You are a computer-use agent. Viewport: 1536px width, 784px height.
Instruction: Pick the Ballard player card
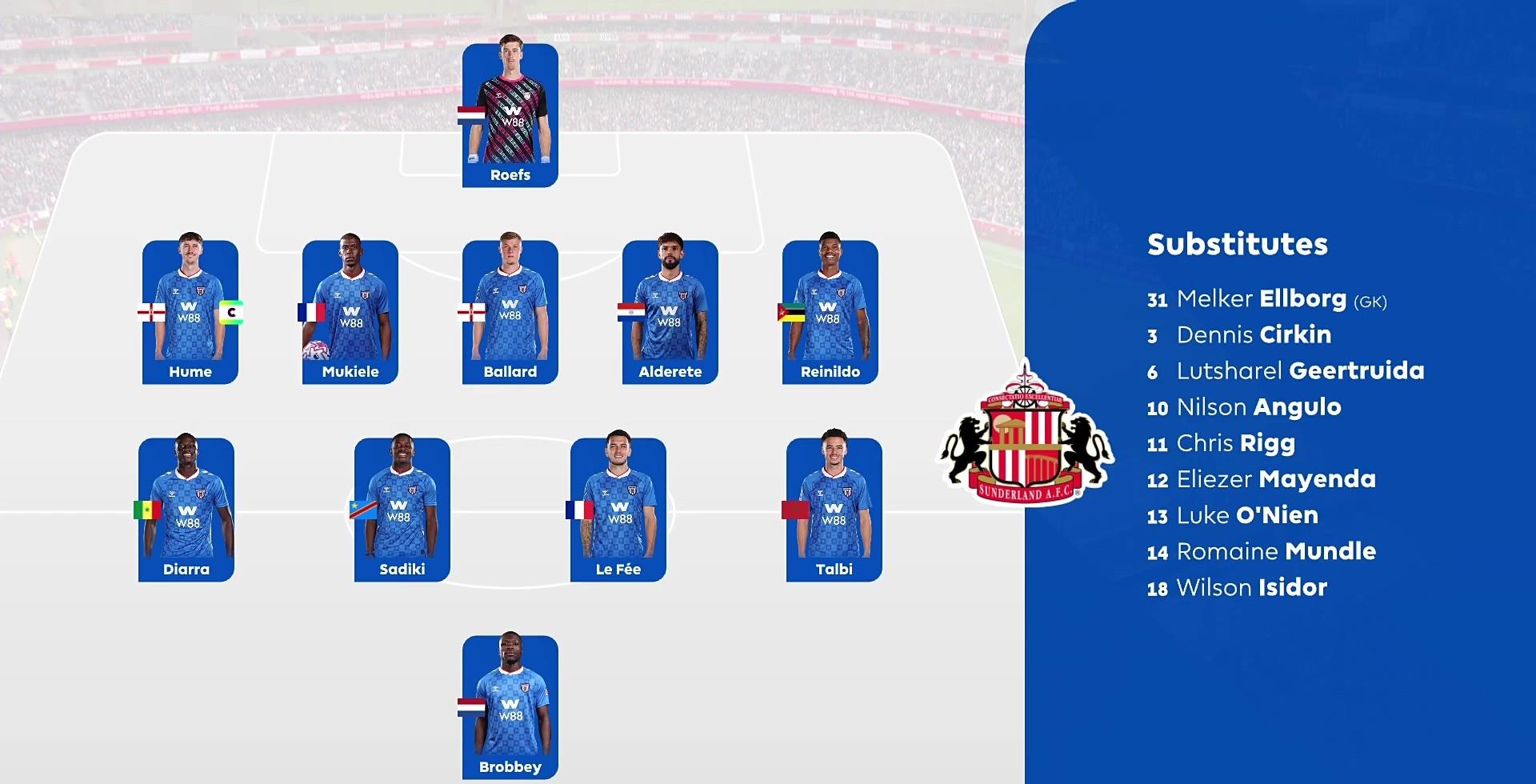point(510,312)
